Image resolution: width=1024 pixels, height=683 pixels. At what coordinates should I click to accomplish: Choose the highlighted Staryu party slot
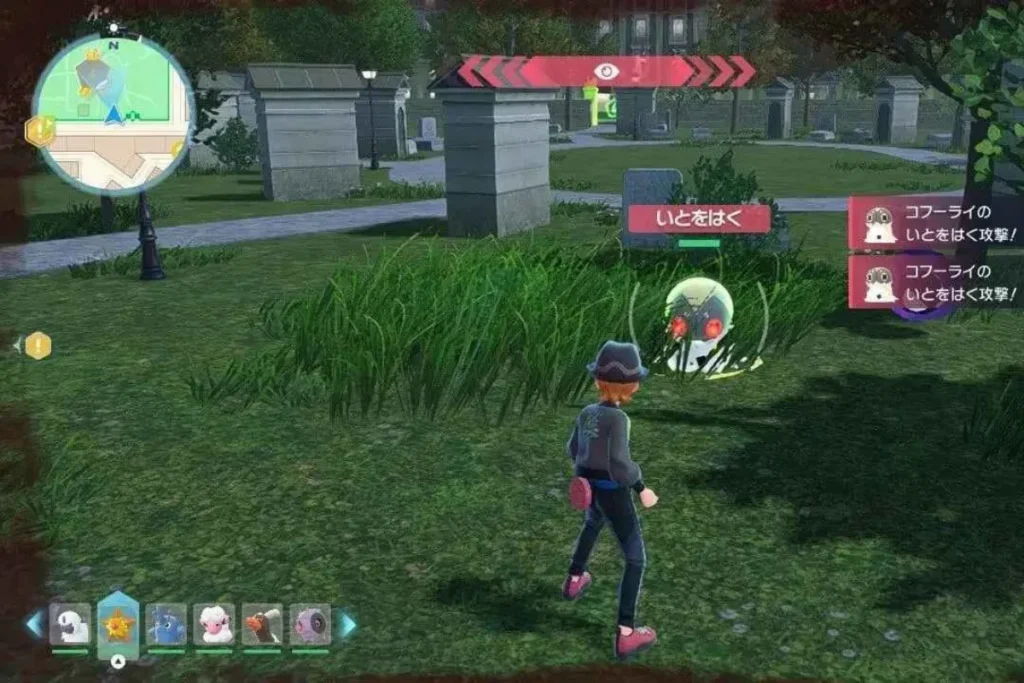tap(118, 625)
